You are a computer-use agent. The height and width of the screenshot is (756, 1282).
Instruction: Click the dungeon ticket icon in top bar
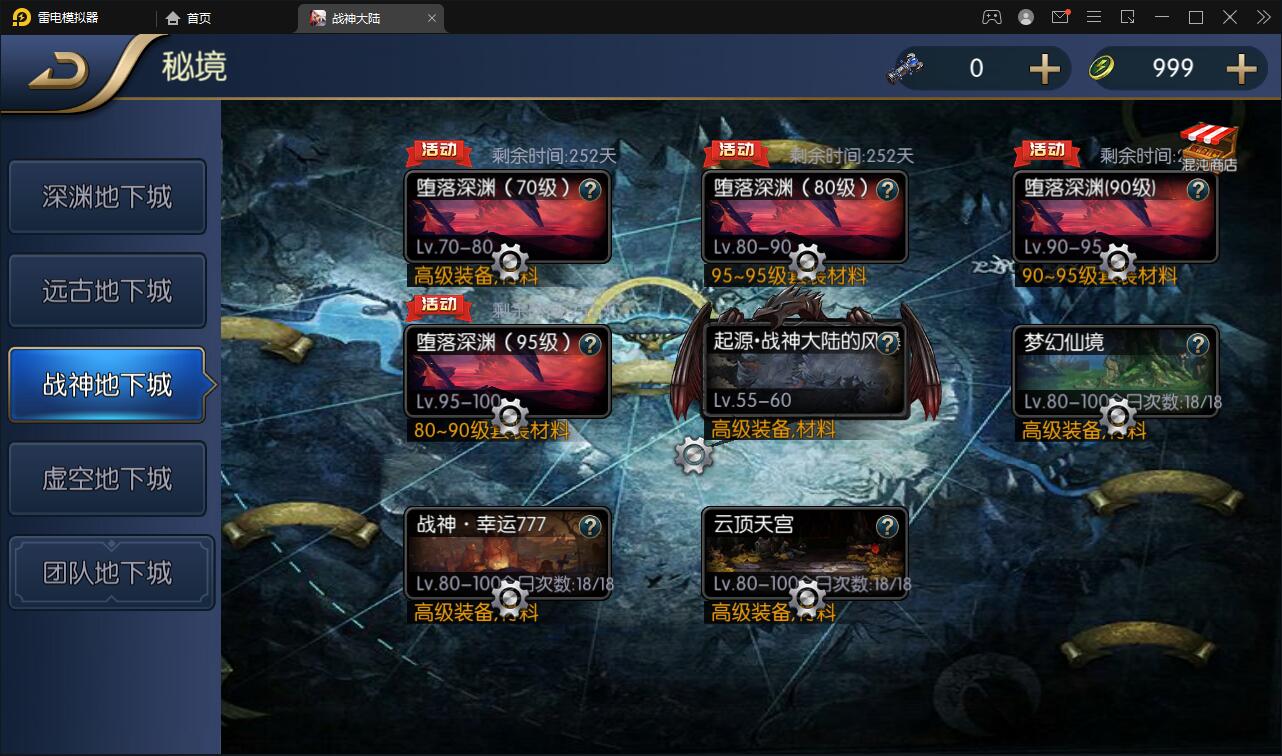[905, 68]
